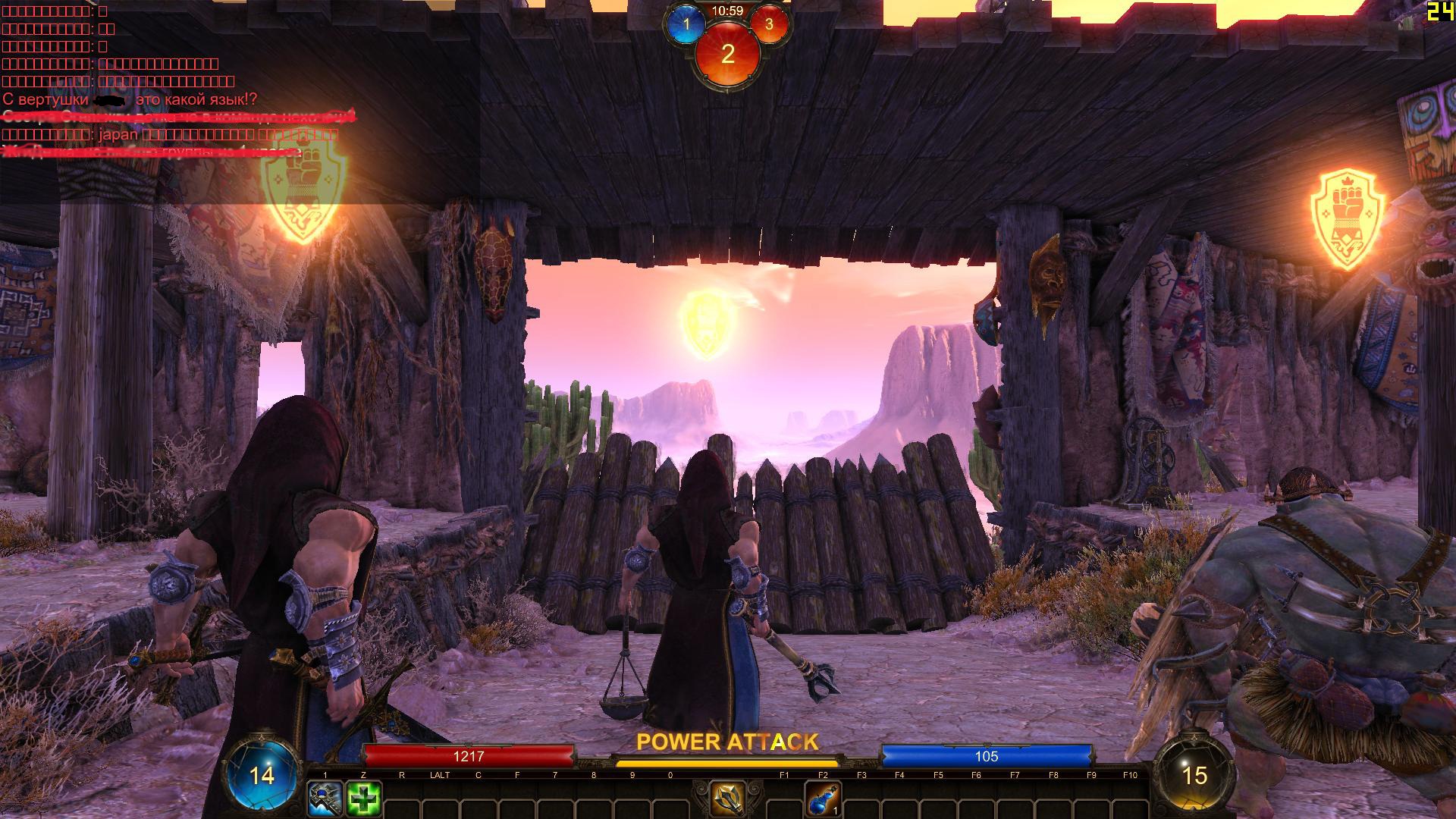This screenshot has height=819, width=1456.
Task: Activate the blue-gem mace skill slot
Action: point(325,799)
